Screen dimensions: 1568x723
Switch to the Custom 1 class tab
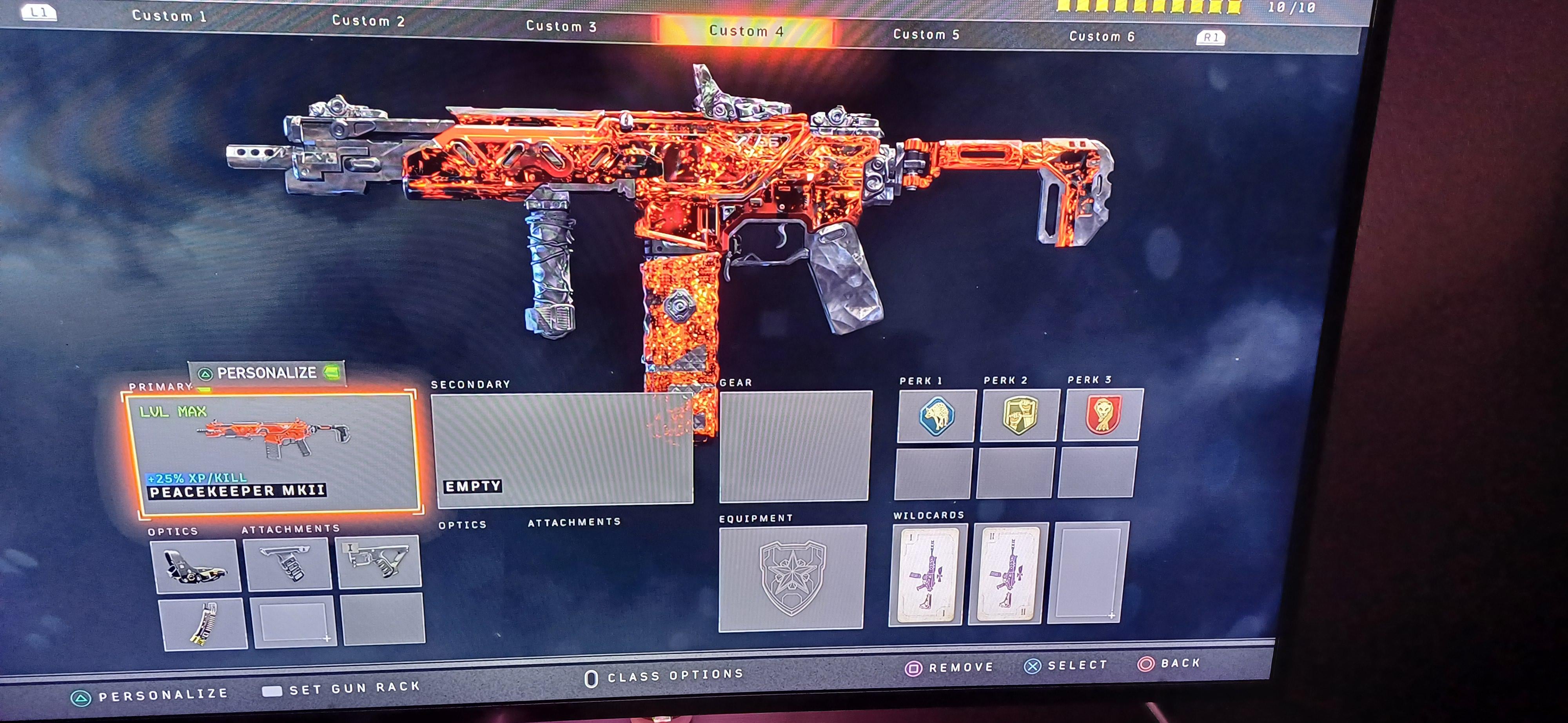[x=169, y=16]
